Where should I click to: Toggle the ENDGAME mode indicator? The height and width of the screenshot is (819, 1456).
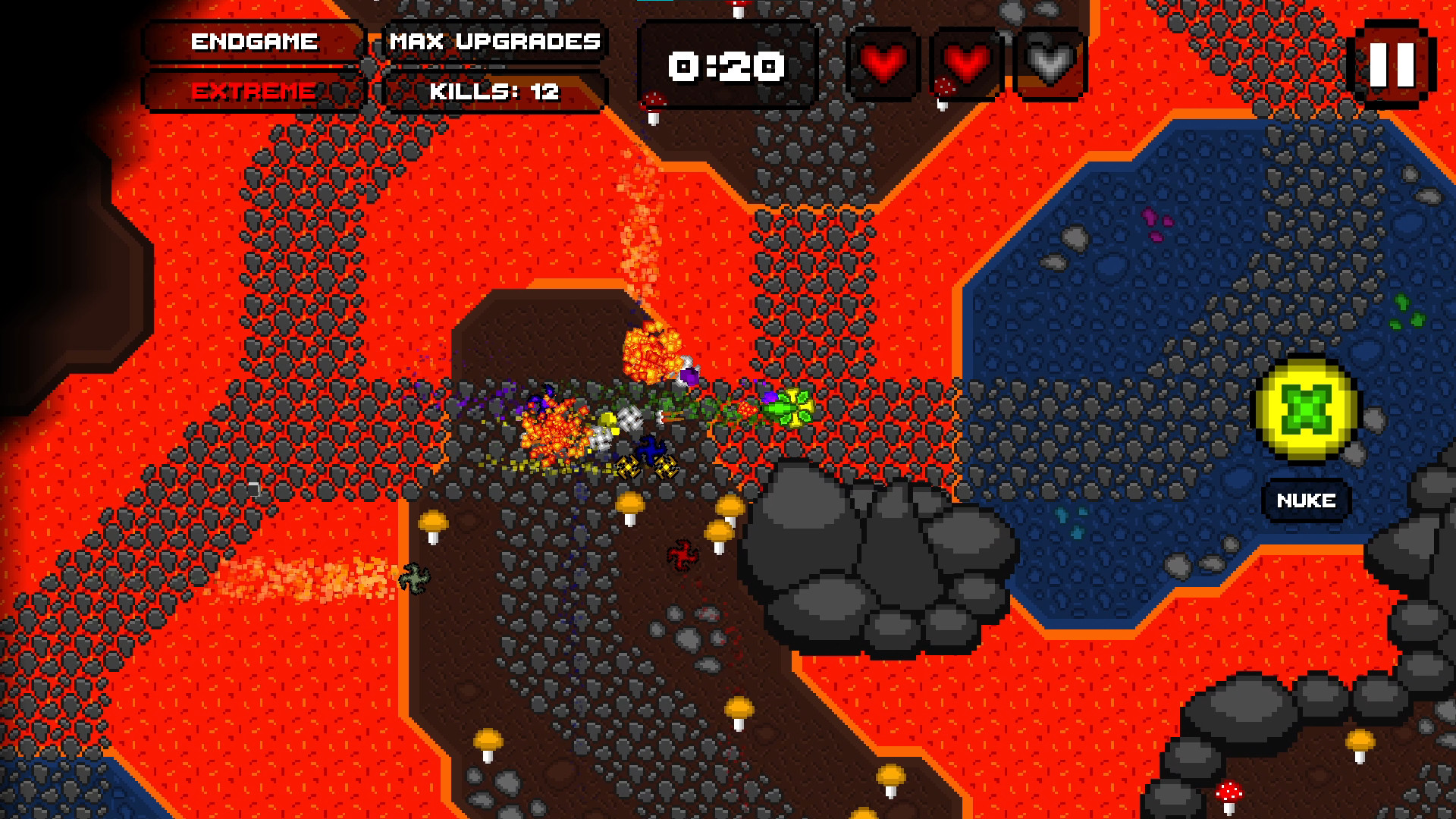254,42
